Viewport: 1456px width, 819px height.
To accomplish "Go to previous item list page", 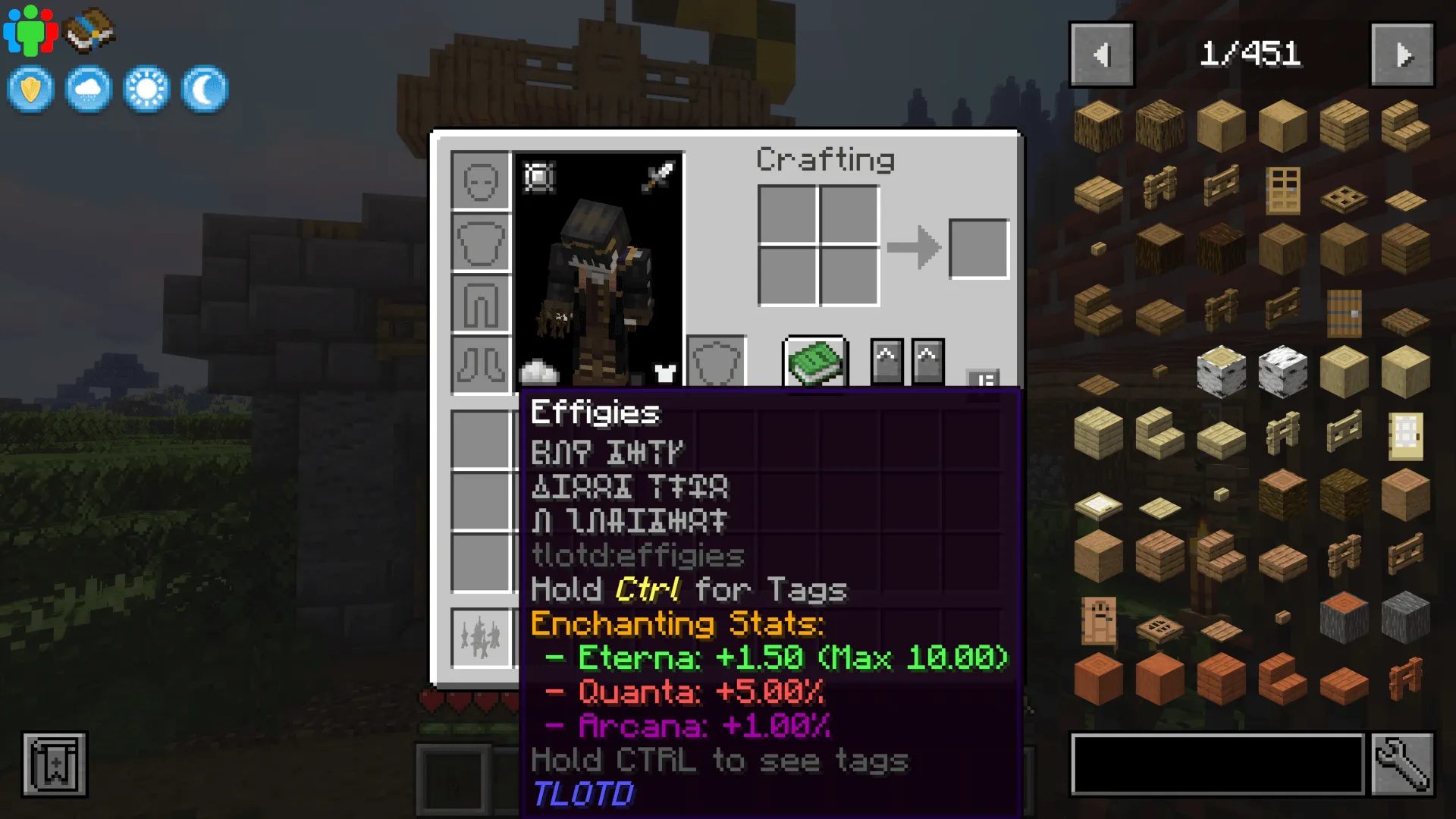I will tap(1101, 55).
